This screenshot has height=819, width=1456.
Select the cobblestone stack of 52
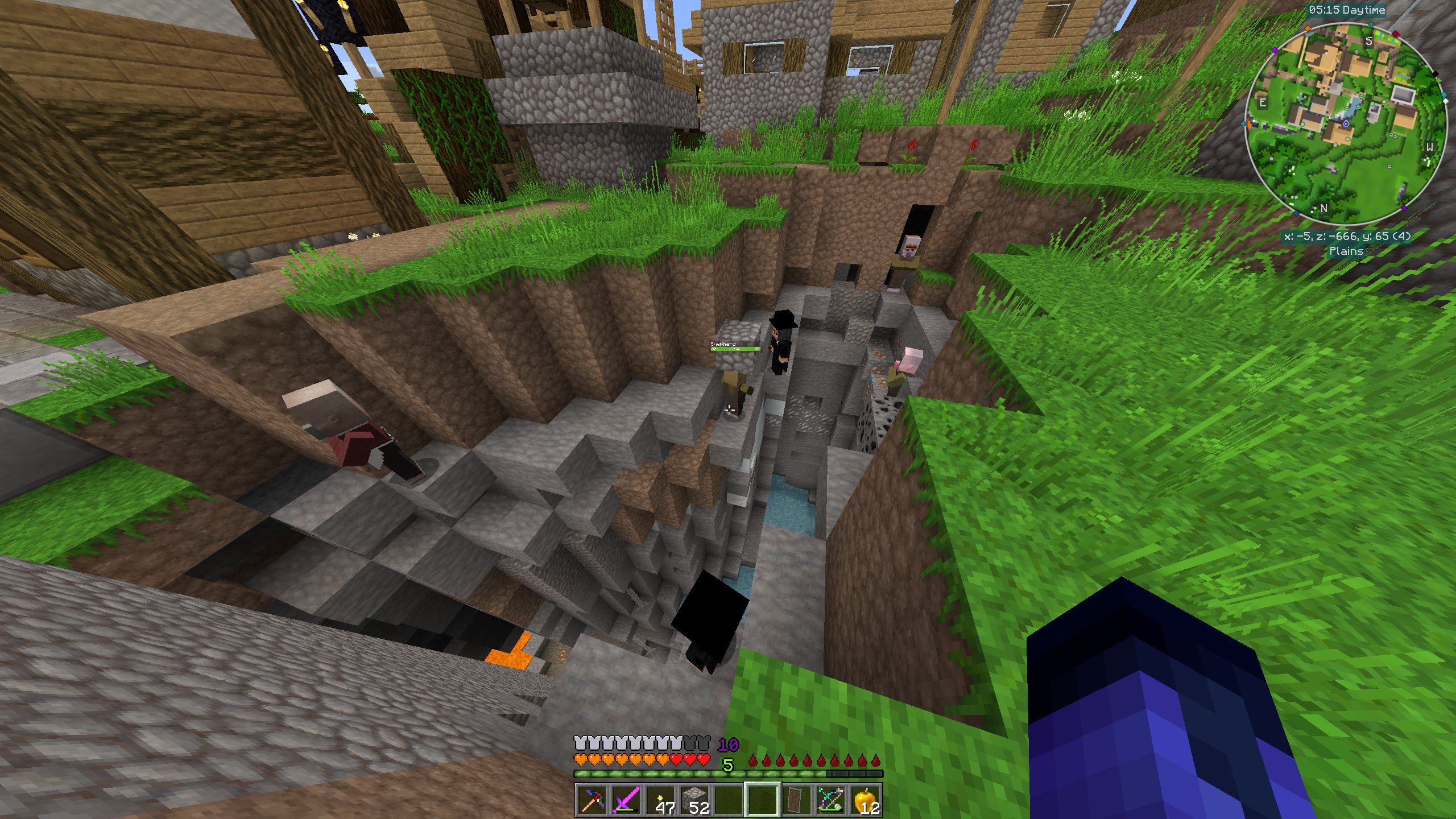pos(694,800)
